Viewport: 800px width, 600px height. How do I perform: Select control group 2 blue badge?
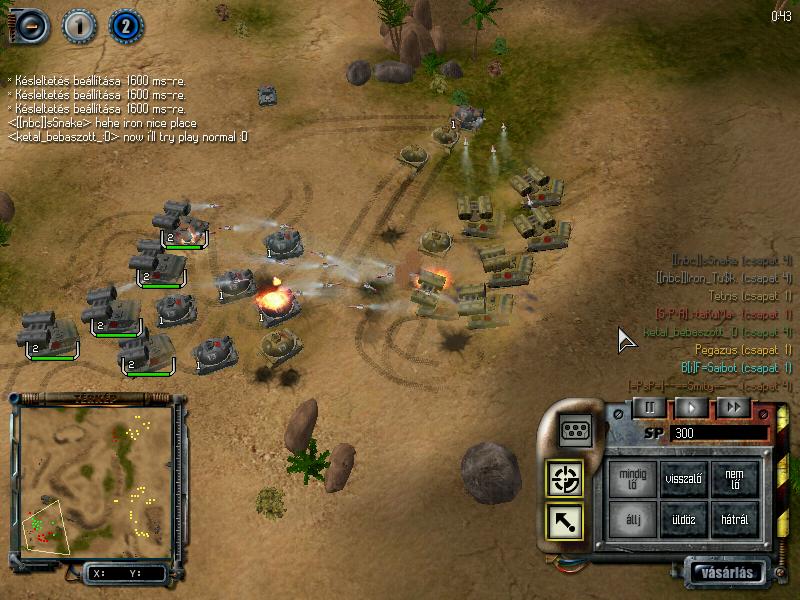[125, 25]
